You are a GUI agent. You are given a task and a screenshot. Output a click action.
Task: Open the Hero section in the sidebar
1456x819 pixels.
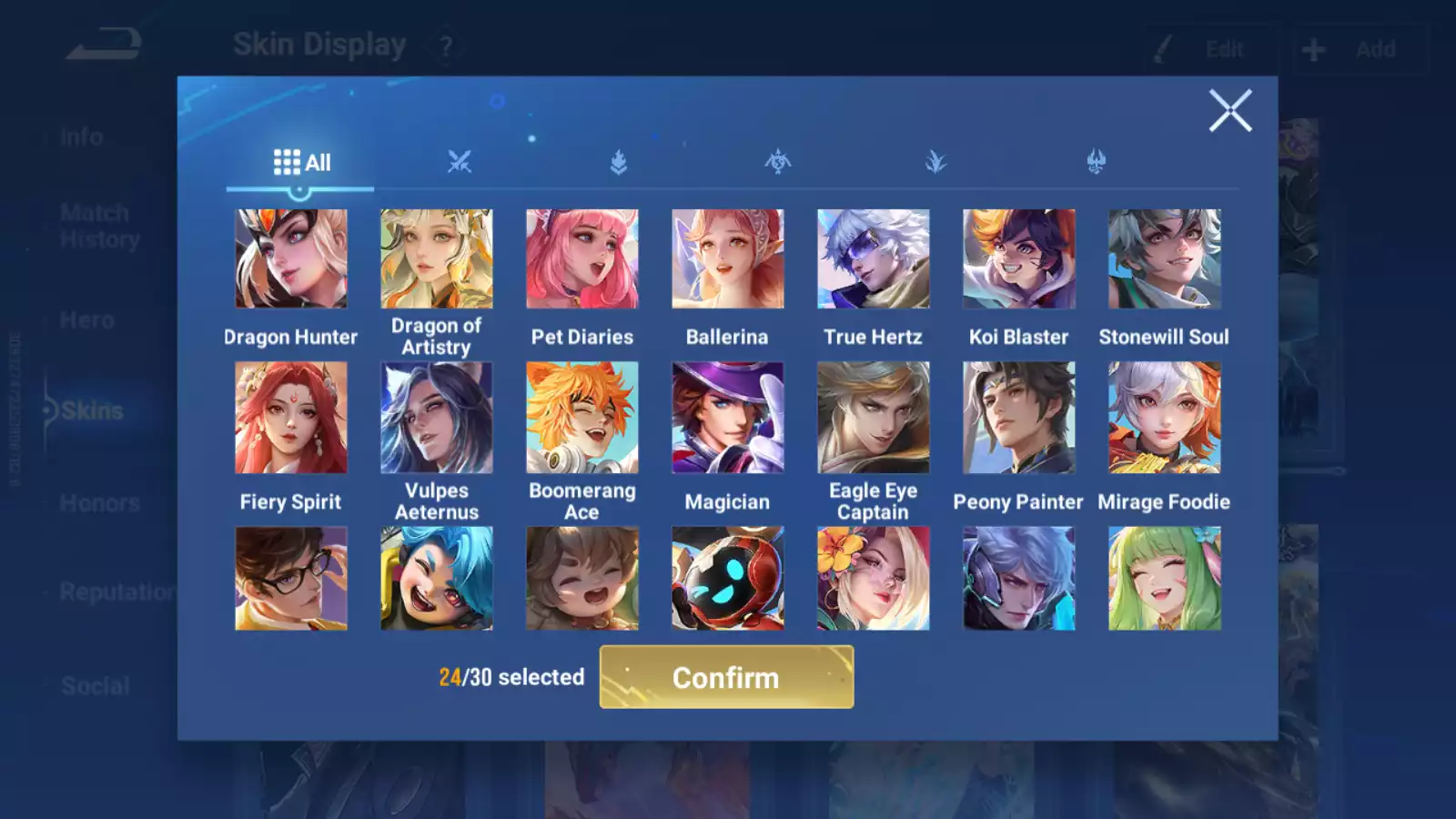(x=86, y=319)
